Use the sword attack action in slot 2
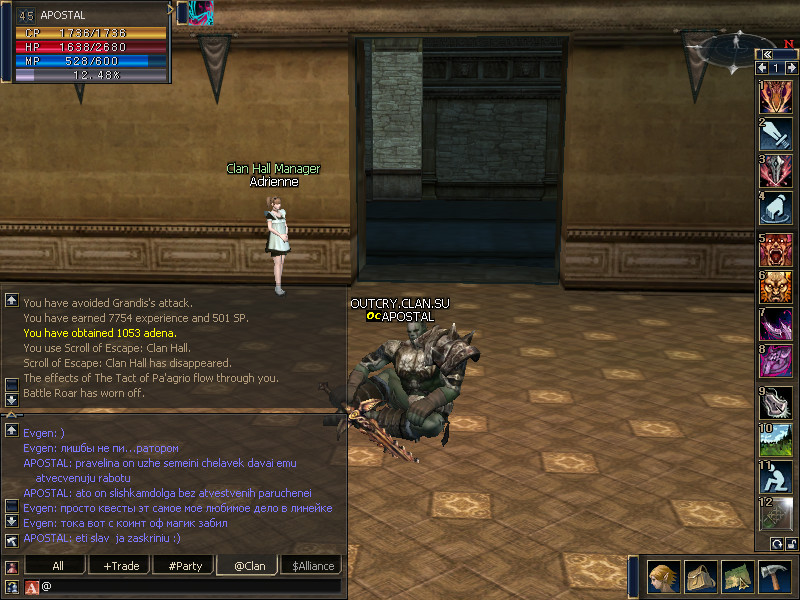The image size is (800, 600). 776,134
